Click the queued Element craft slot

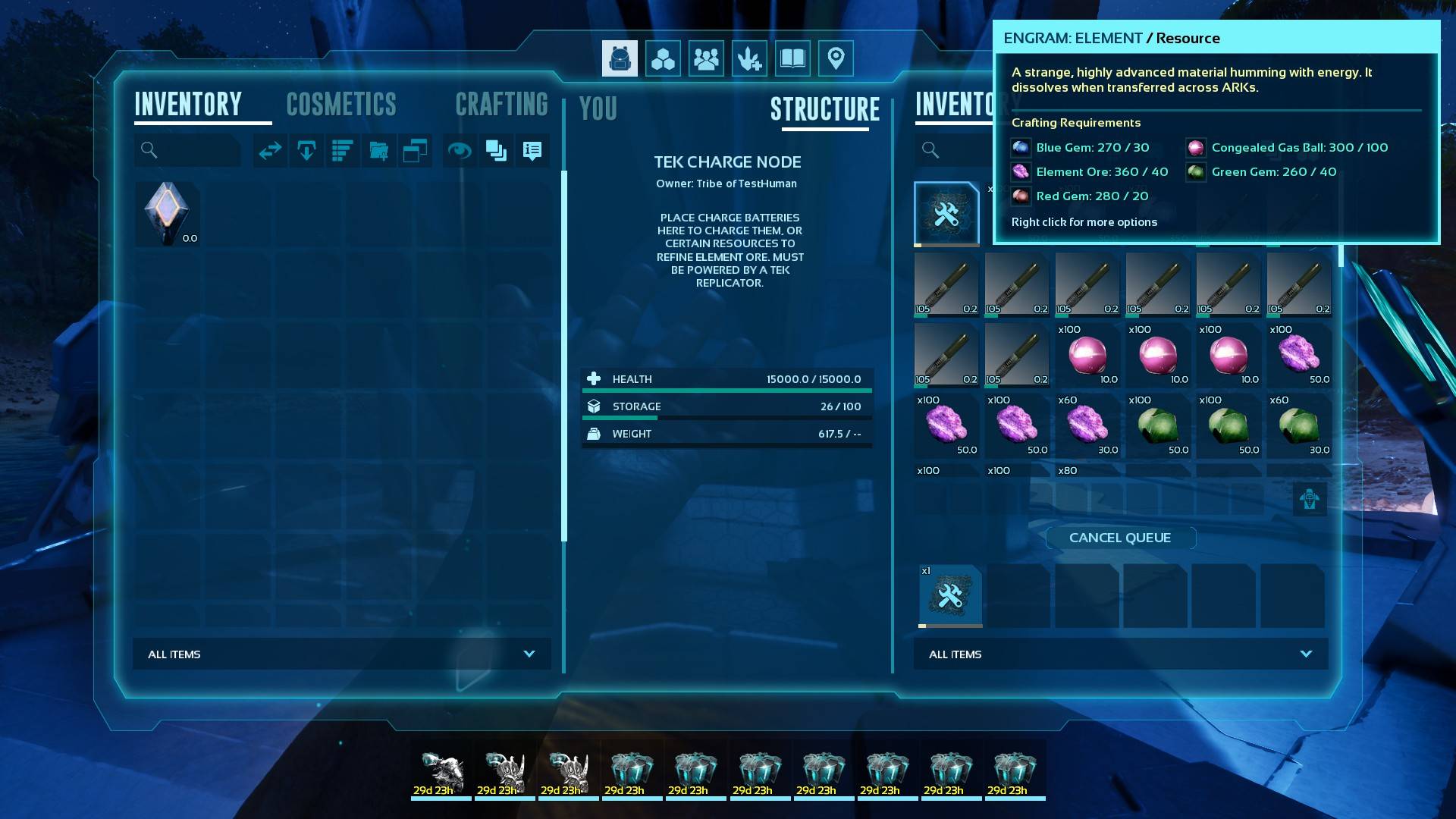coord(949,596)
